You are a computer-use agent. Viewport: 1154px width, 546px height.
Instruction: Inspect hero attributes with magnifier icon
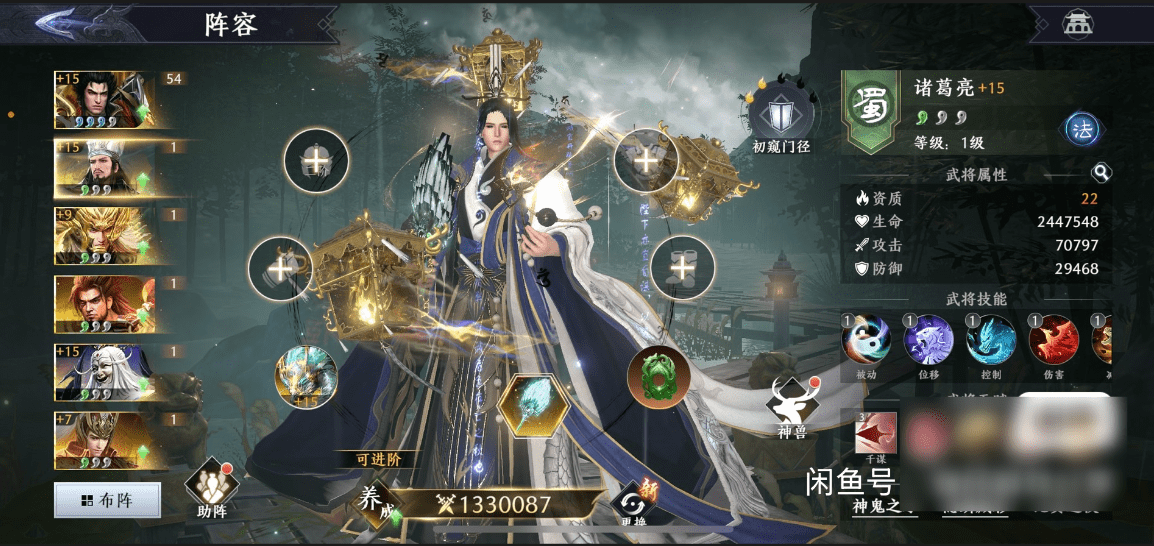1101,173
